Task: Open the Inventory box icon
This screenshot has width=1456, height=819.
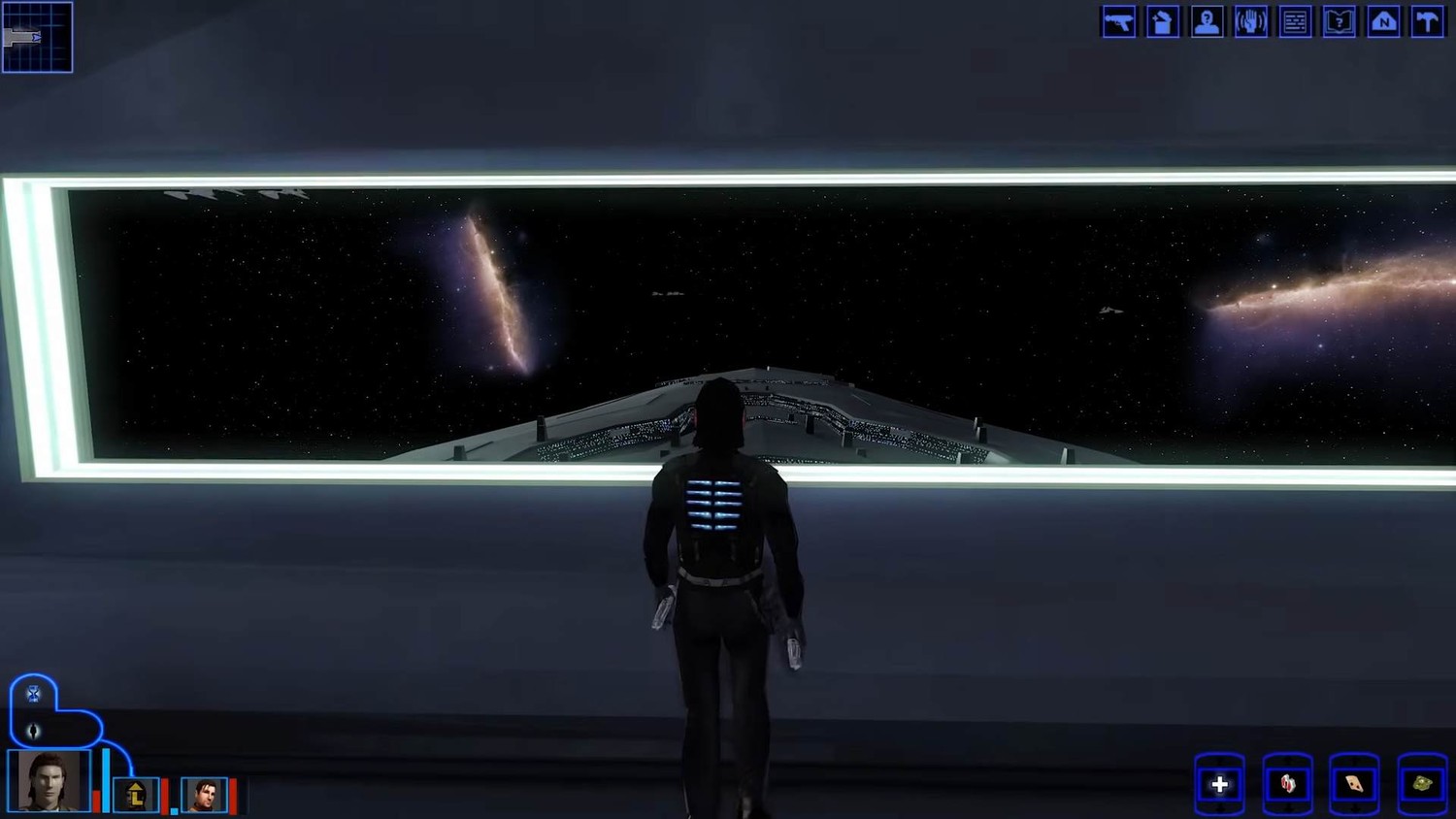Action: (1162, 21)
